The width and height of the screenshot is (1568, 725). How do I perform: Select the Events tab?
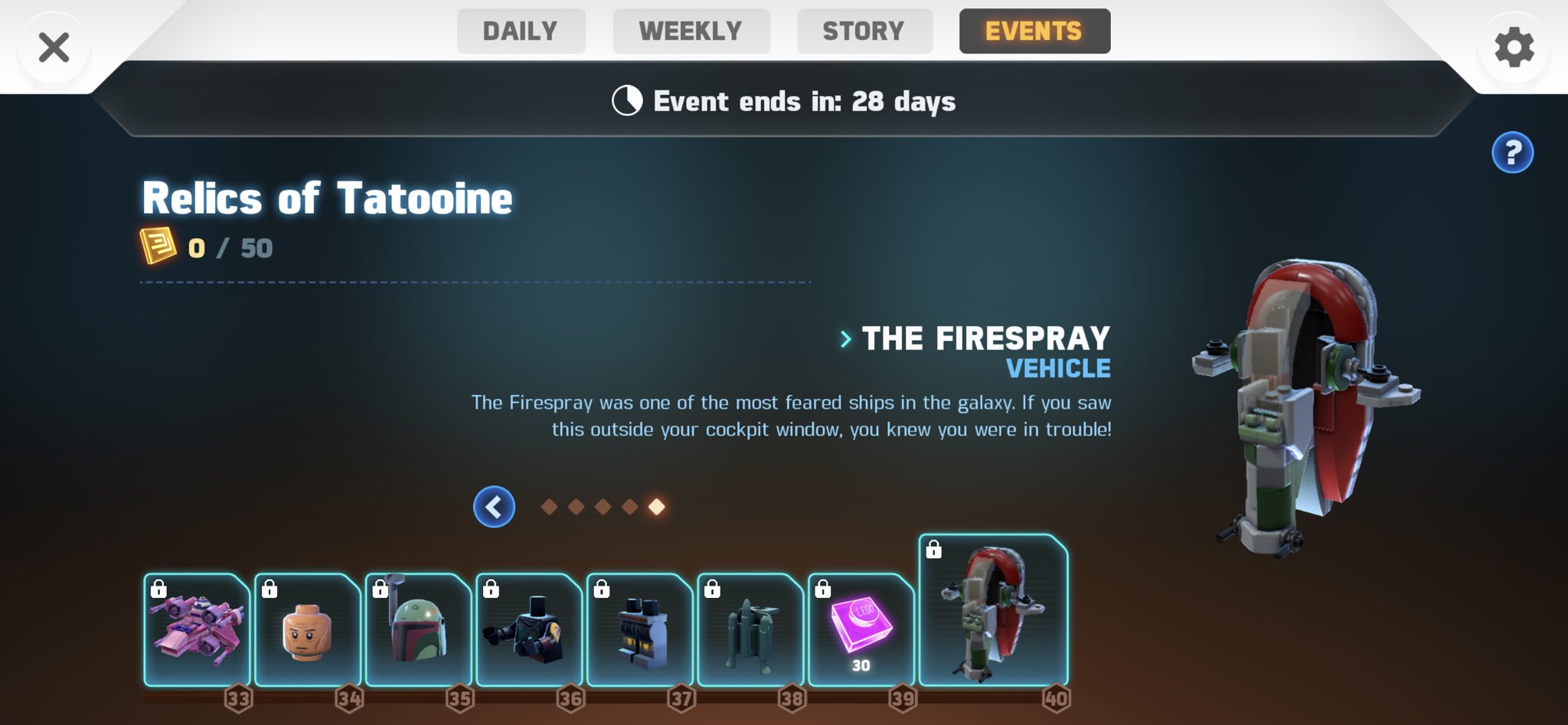point(1034,31)
